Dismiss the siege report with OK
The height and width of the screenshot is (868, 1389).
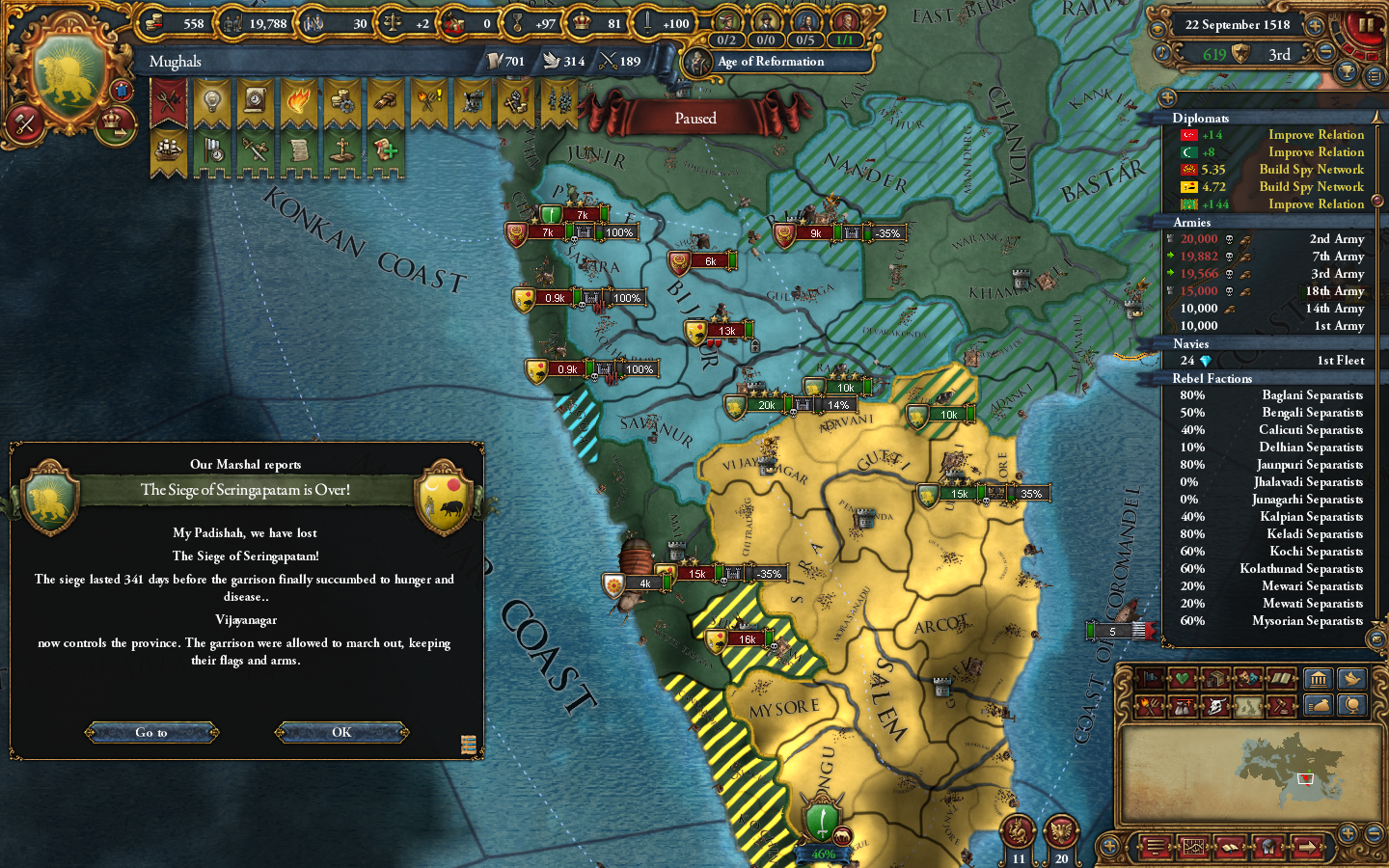click(340, 732)
